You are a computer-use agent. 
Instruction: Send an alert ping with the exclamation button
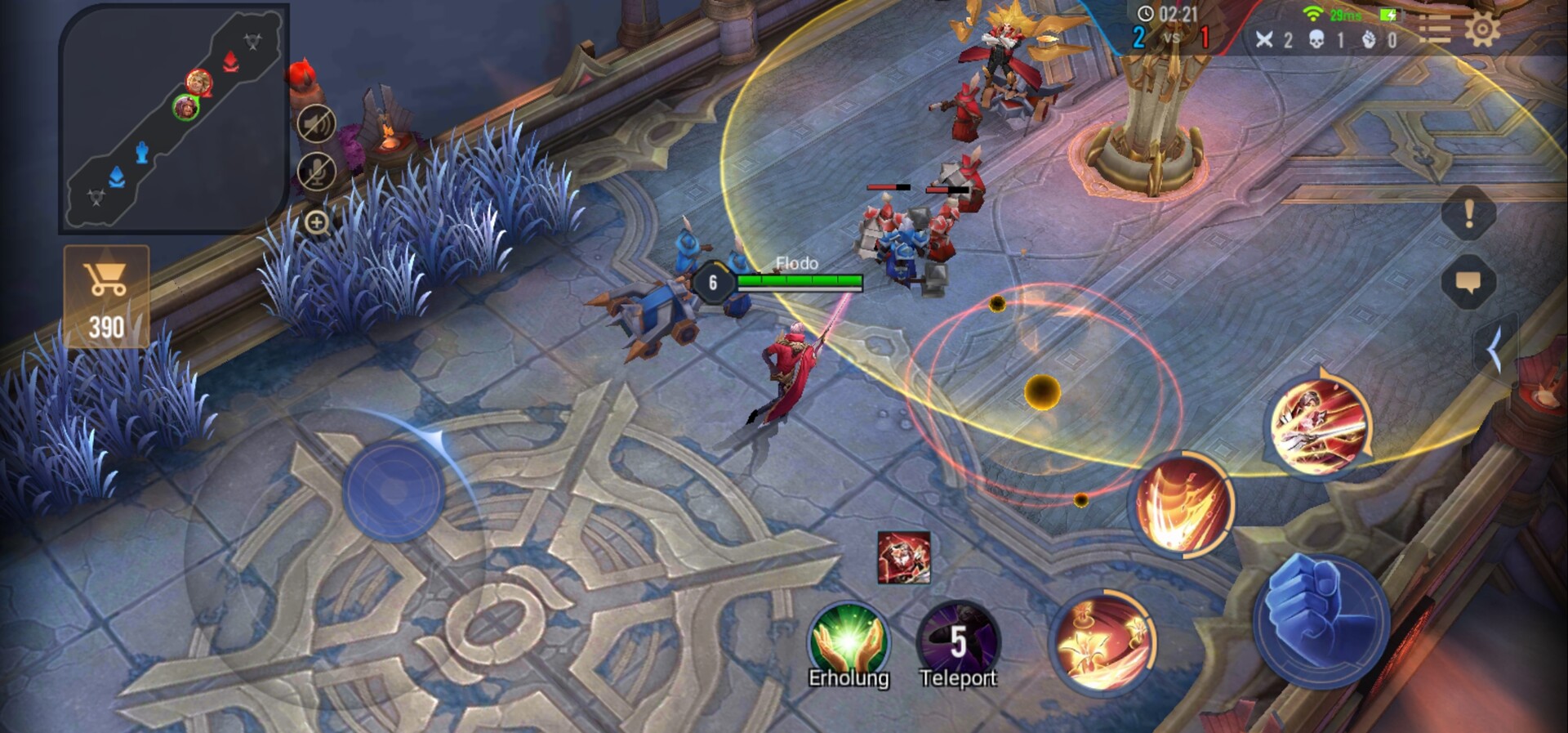coord(1468,214)
